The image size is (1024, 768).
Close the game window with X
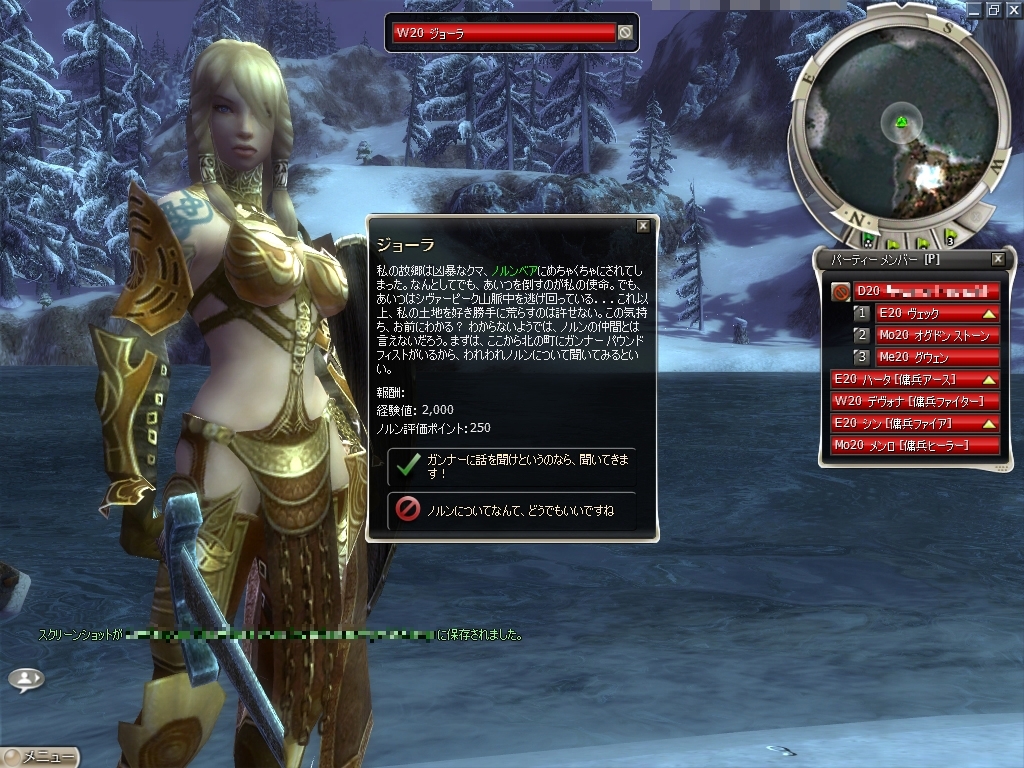click(1012, 9)
